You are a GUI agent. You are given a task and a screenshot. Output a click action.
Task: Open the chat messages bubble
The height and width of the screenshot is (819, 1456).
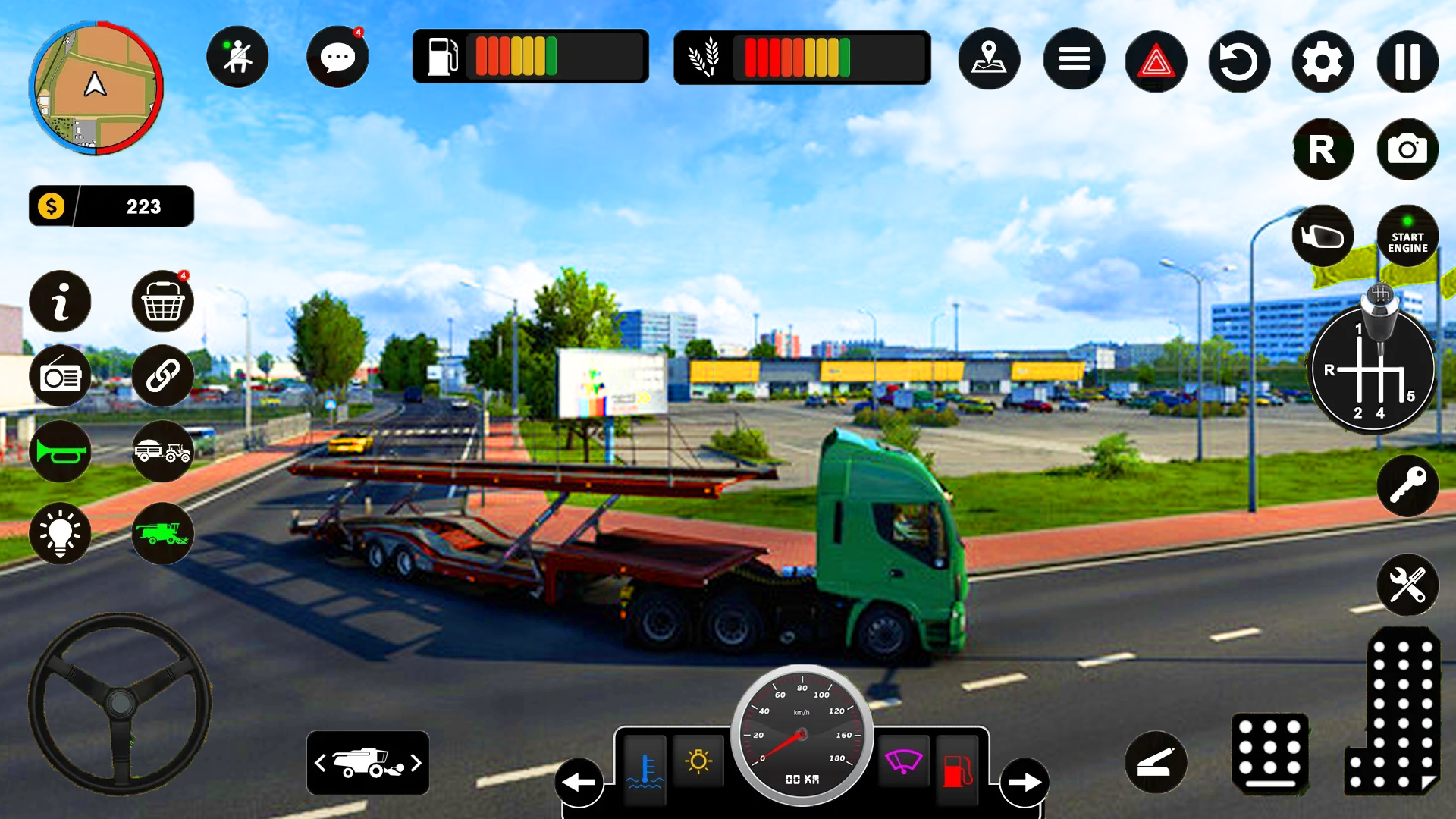(x=337, y=58)
